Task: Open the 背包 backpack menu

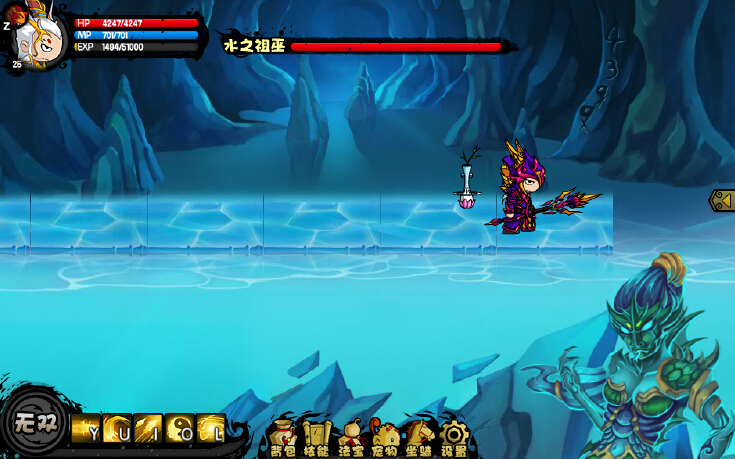Action: [283, 436]
